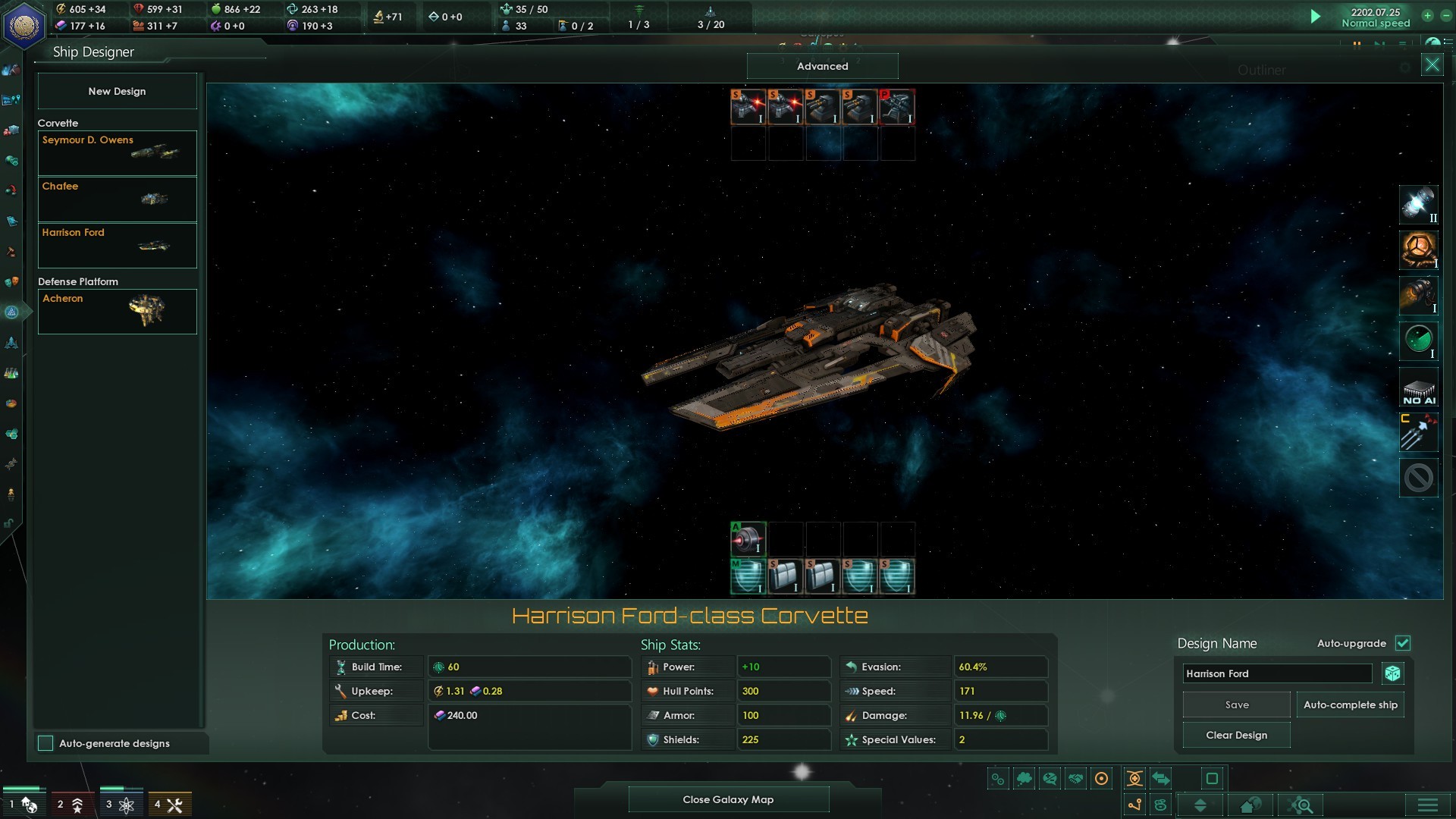The image size is (1456, 819).
Task: Click the Design Name text field
Action: 1277,673
